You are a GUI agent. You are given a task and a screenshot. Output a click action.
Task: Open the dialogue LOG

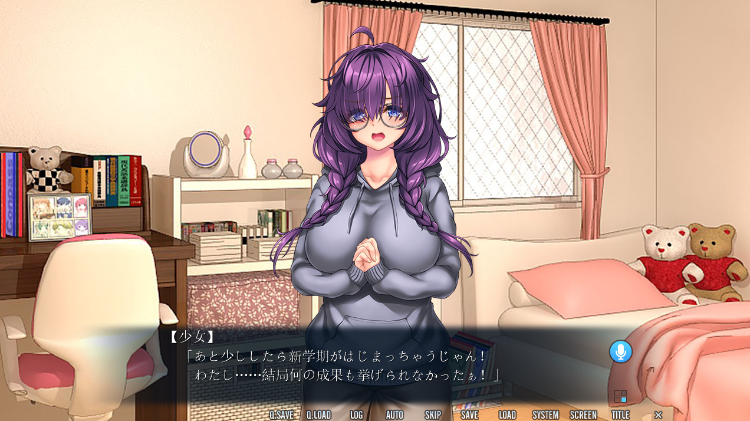click(x=356, y=414)
